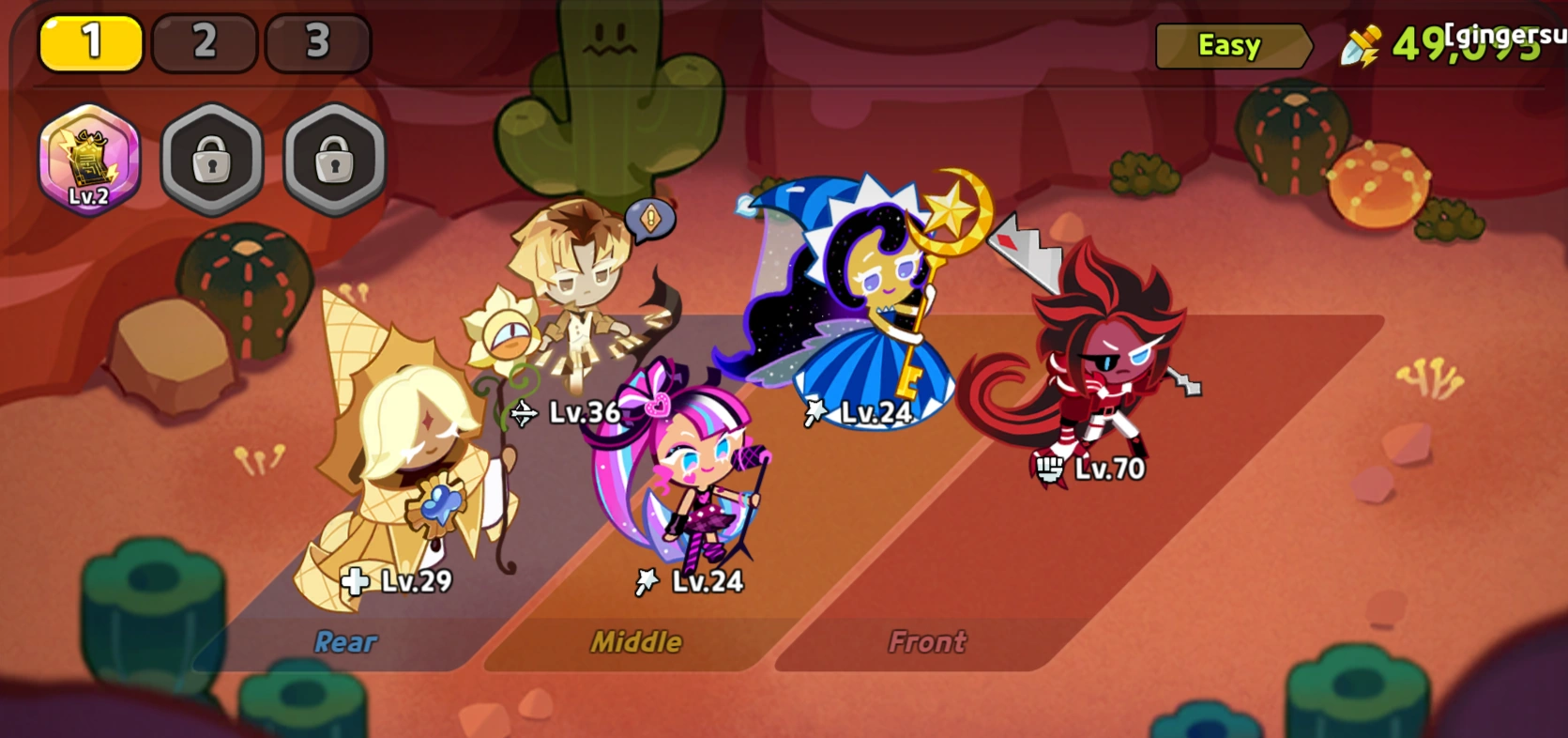
Task: Open the Easy difficulty selector
Action: coord(1230,43)
